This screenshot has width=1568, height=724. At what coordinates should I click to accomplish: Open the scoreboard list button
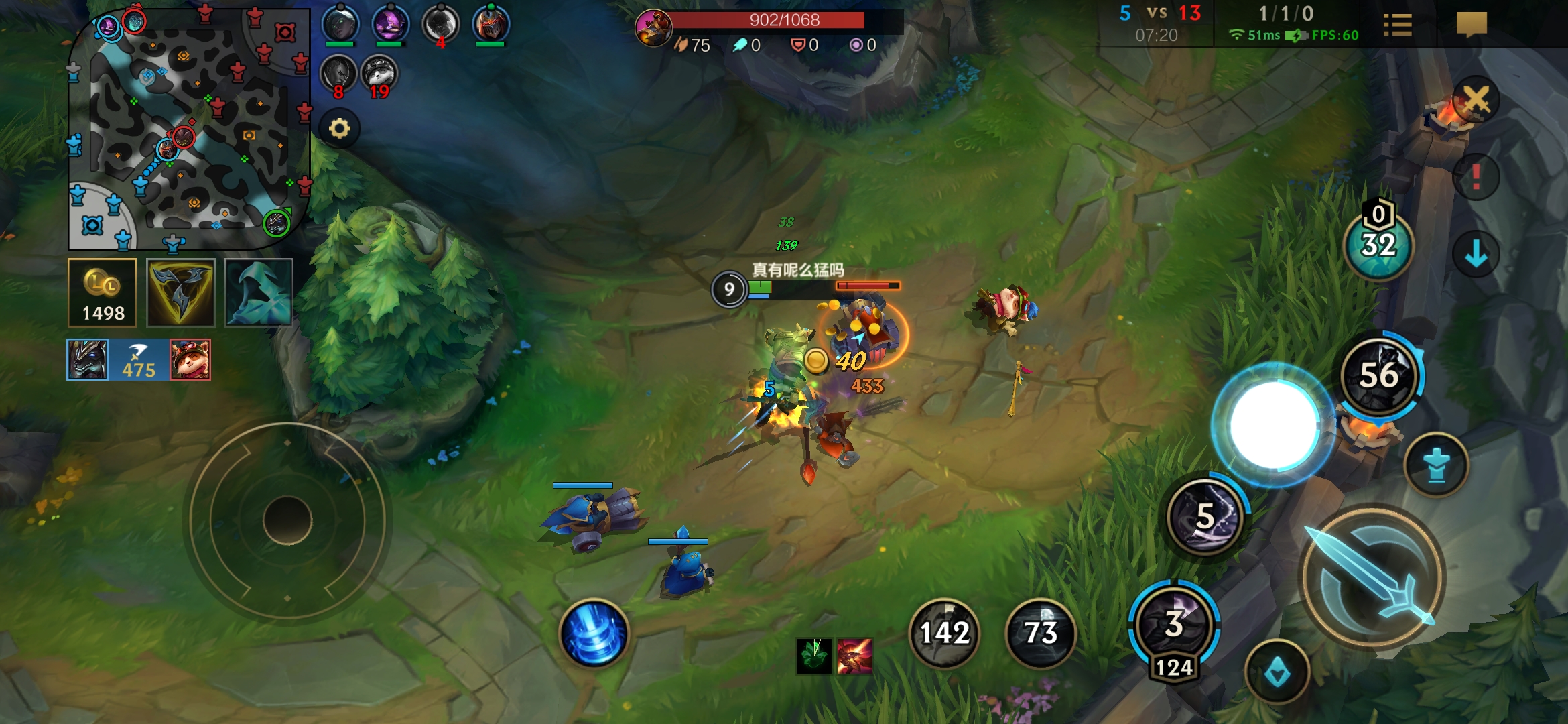click(1397, 25)
